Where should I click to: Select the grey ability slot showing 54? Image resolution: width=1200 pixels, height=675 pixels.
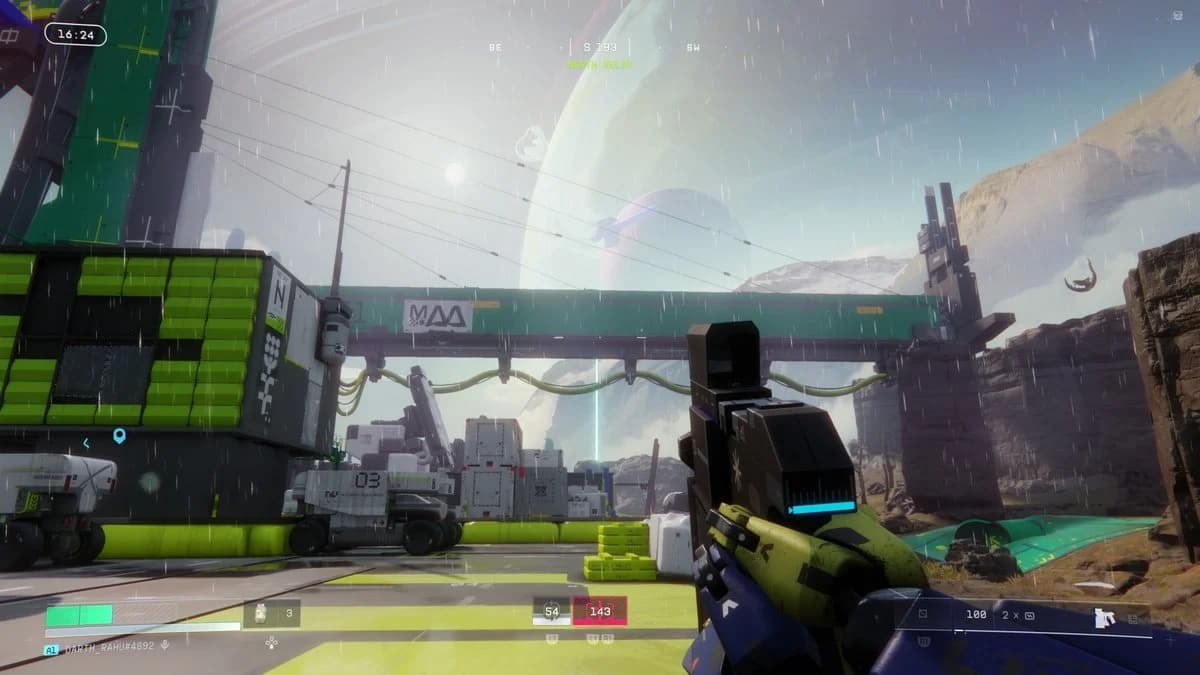pos(551,610)
